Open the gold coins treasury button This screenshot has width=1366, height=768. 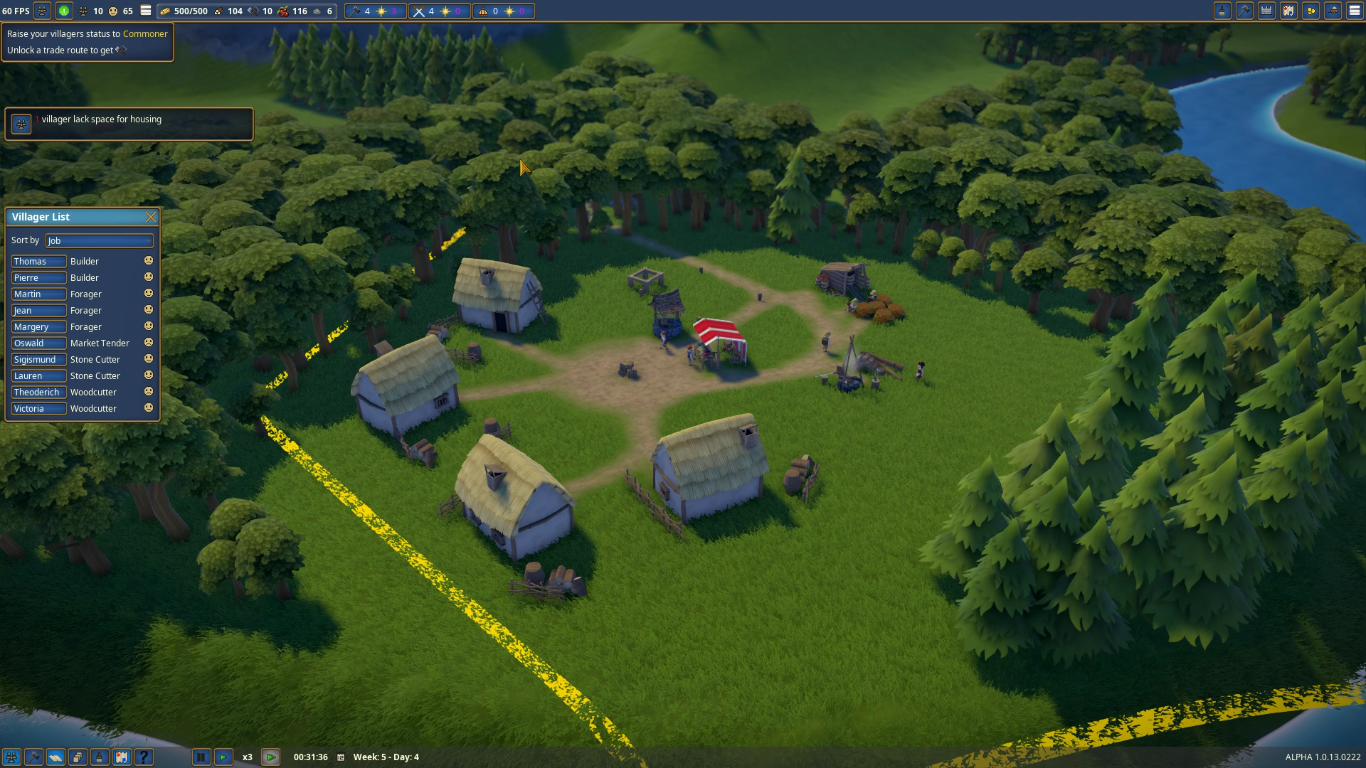pos(1309,11)
